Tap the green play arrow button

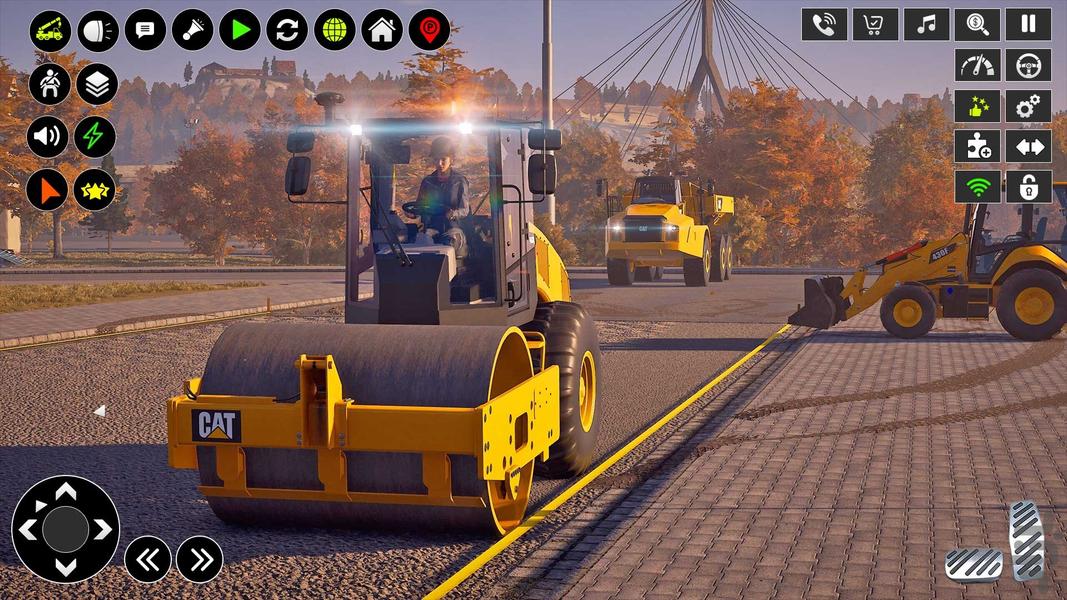coord(240,30)
